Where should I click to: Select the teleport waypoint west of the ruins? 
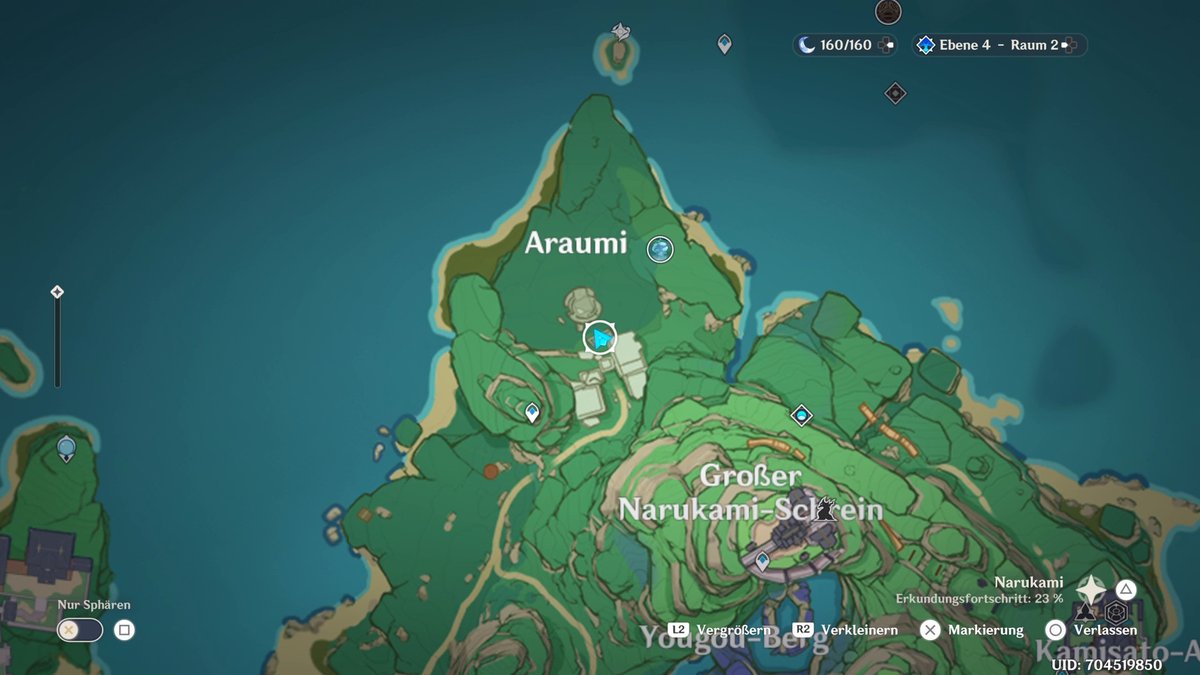coord(532,411)
